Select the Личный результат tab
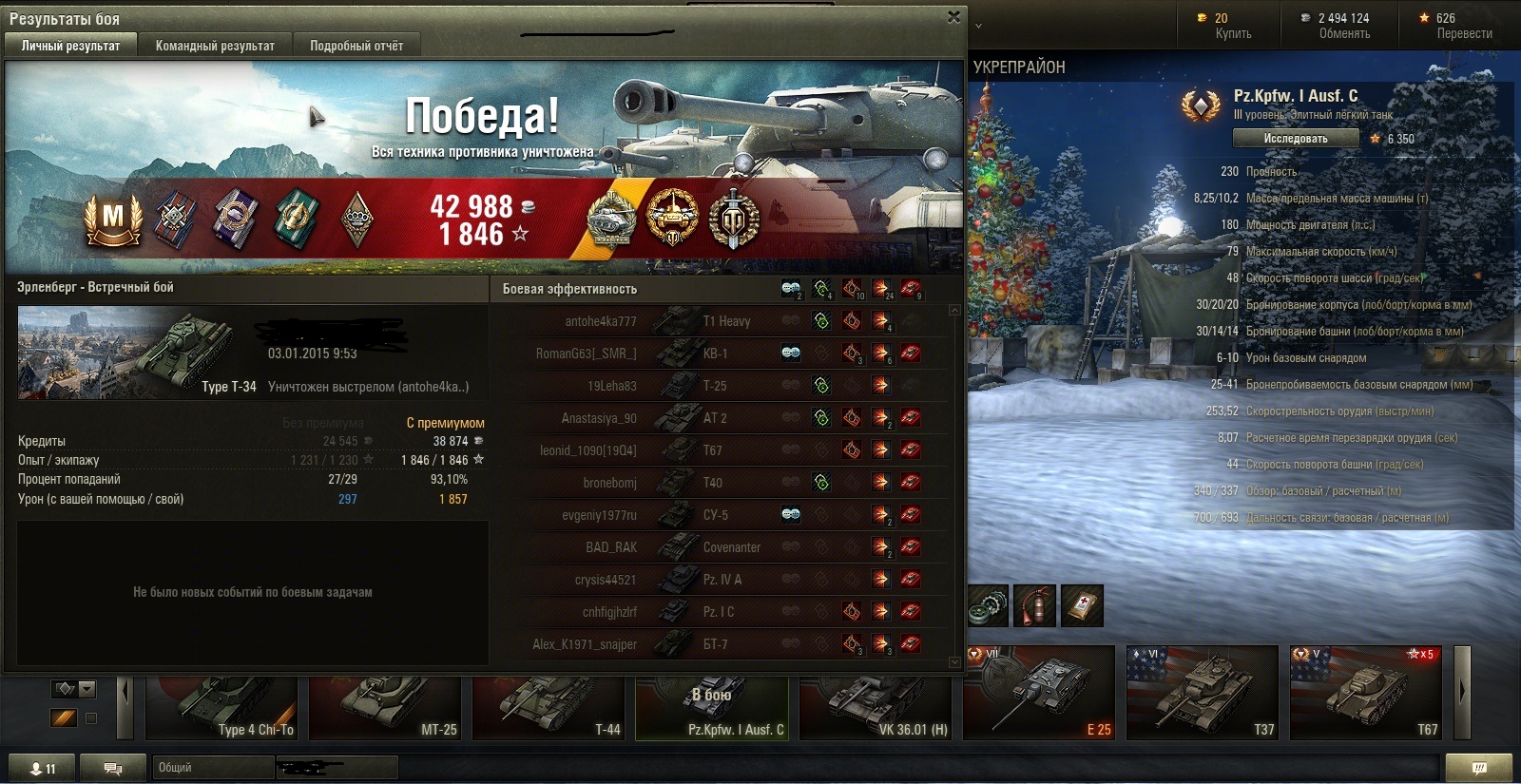 point(71,46)
